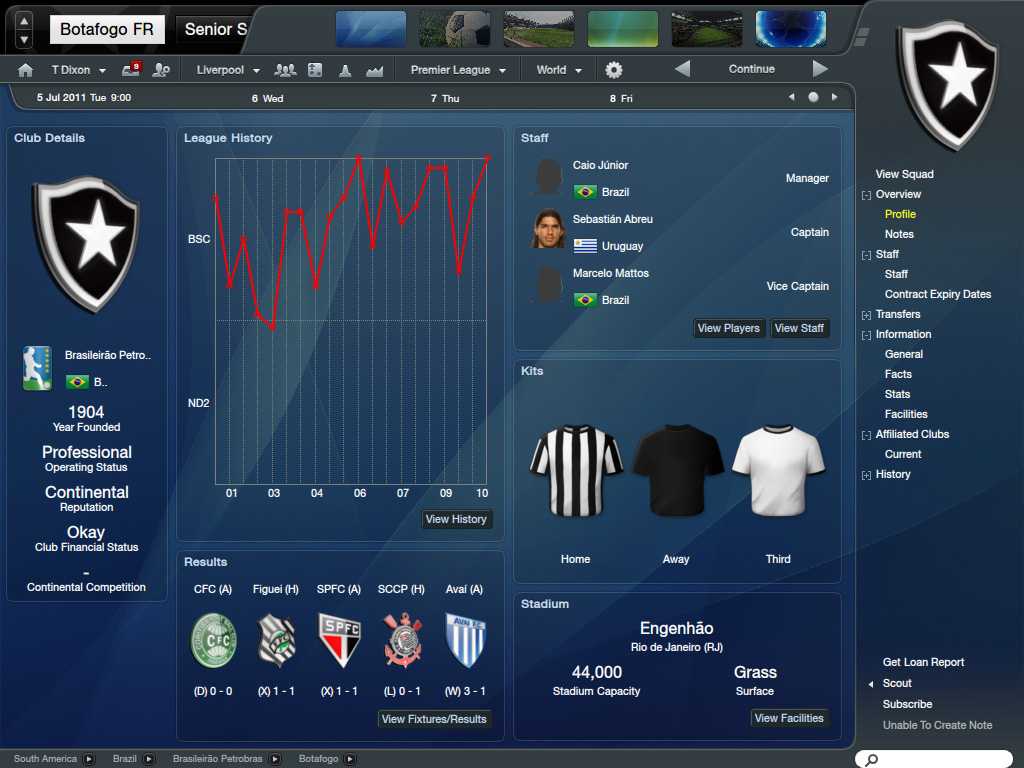The height and width of the screenshot is (768, 1024).
Task: Choose Get Loan Report
Action: coord(923,662)
